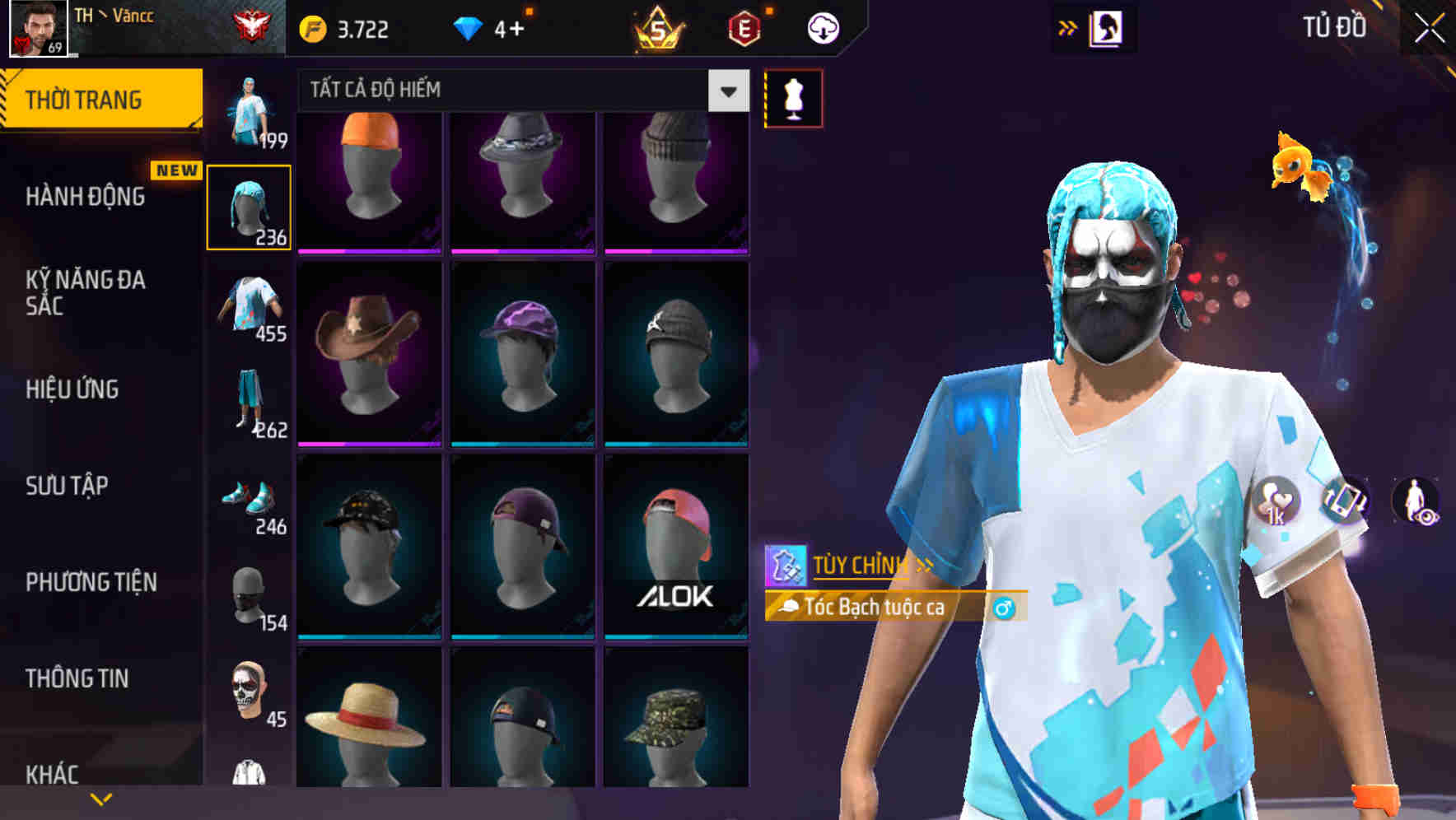Click the THÔNG TIN sidebar entry
The height and width of the screenshot is (820, 1456).
click(x=76, y=678)
